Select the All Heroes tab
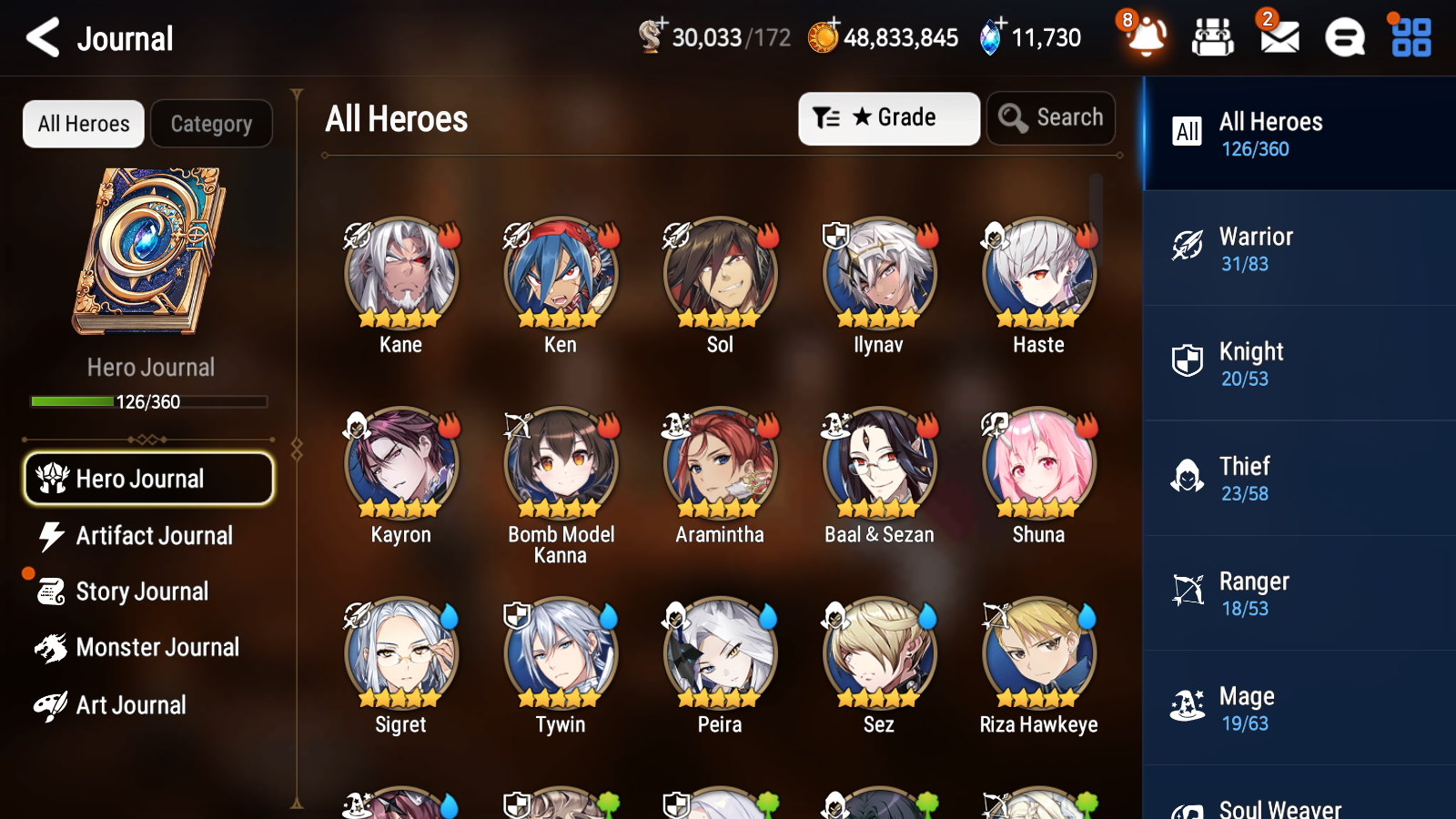The height and width of the screenshot is (819, 1456). 83,124
